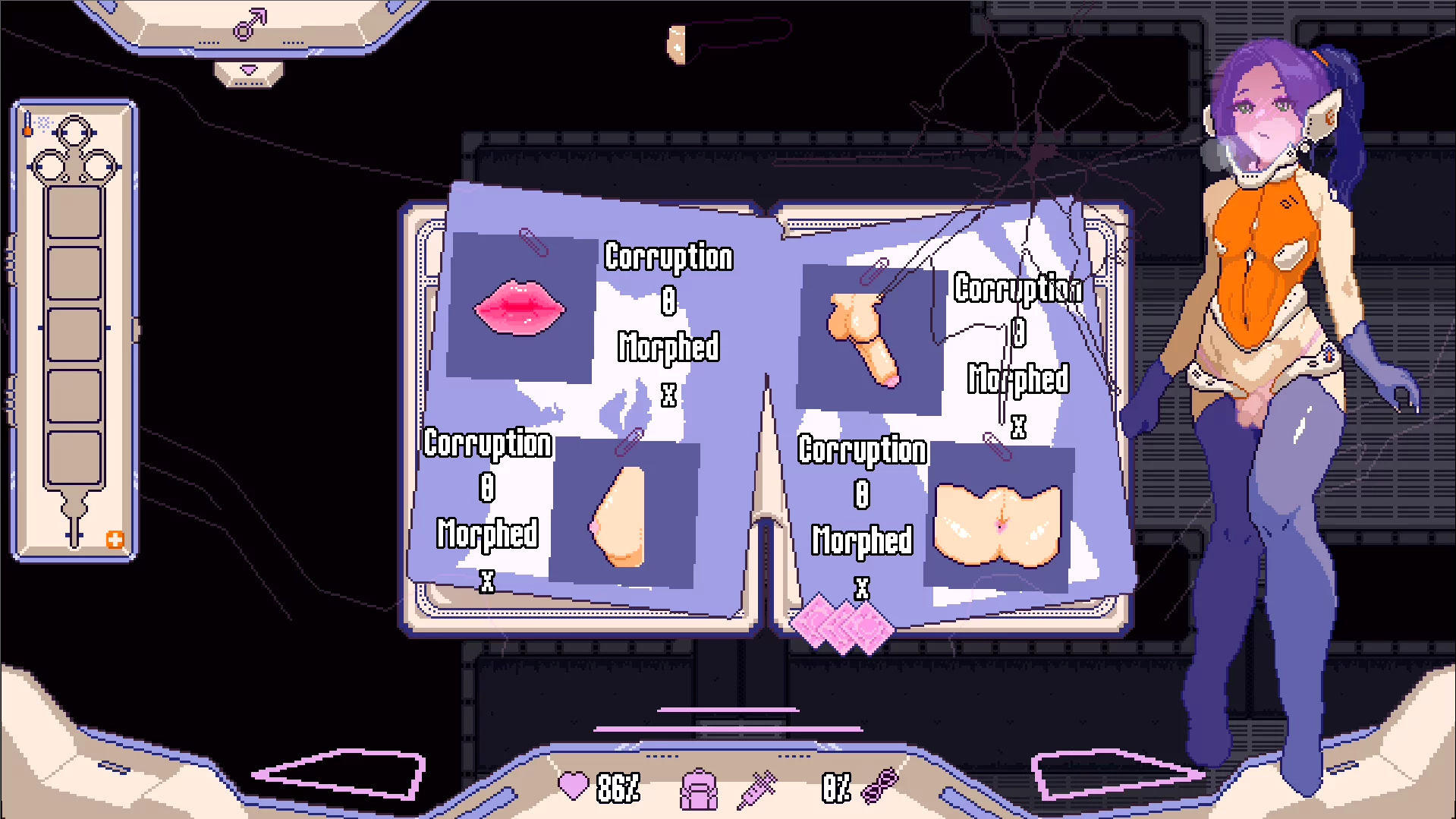The width and height of the screenshot is (1456, 819).
Task: Click the orange plus button on syringe panel
Action: (x=115, y=540)
